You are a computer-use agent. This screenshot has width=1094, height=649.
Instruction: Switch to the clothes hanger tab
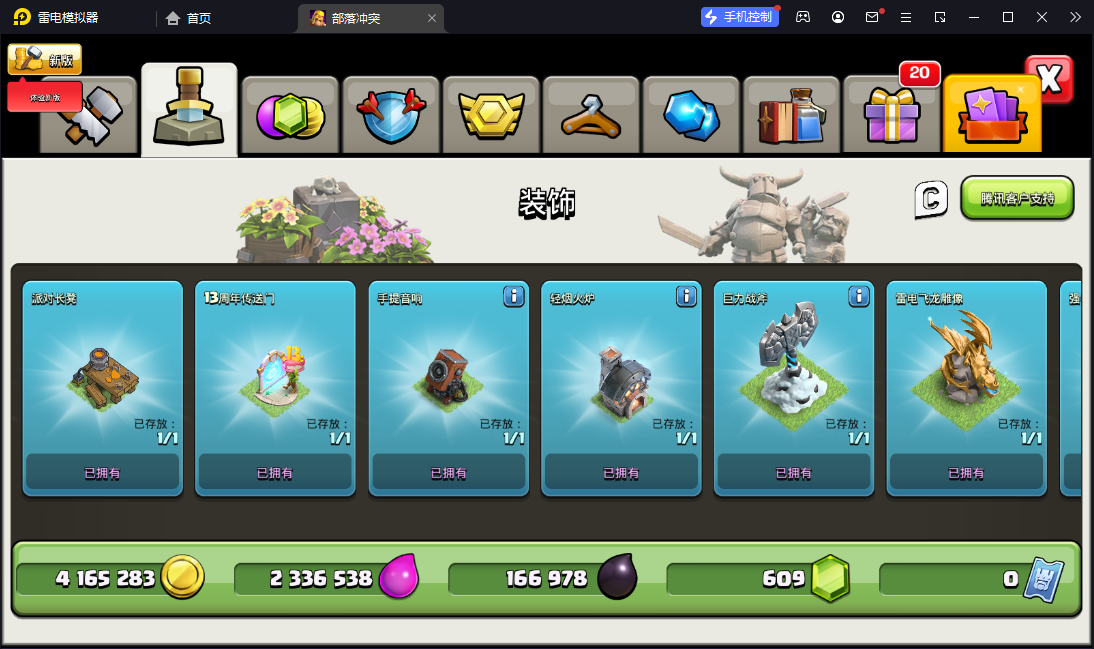[591, 116]
